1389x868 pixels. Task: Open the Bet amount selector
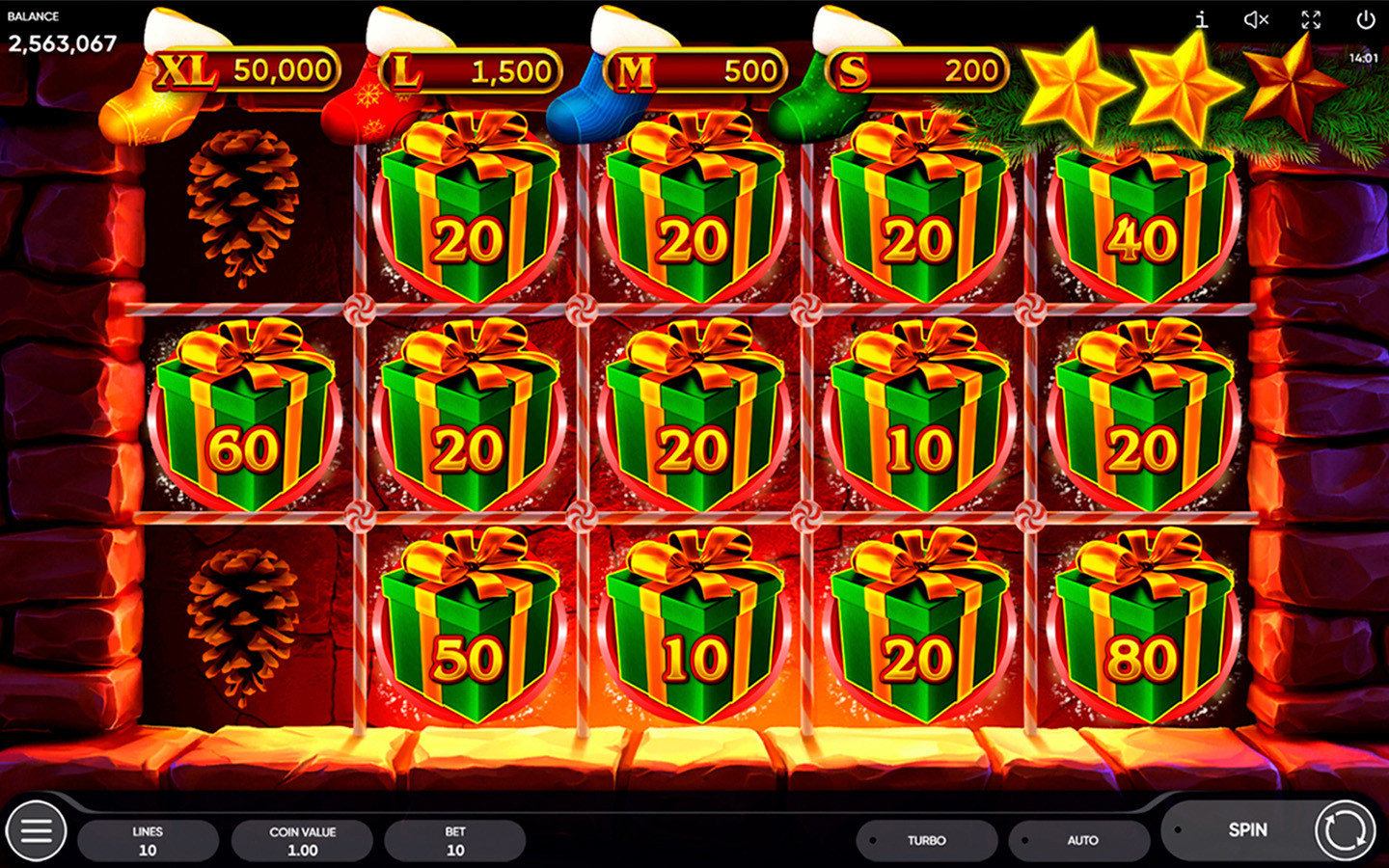pyautogui.click(x=454, y=839)
